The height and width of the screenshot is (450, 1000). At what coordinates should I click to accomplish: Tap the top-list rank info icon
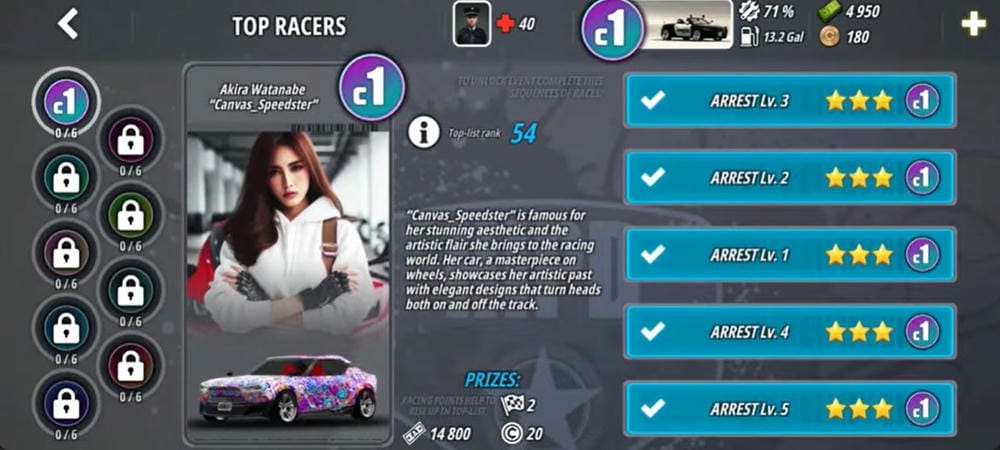(x=424, y=132)
